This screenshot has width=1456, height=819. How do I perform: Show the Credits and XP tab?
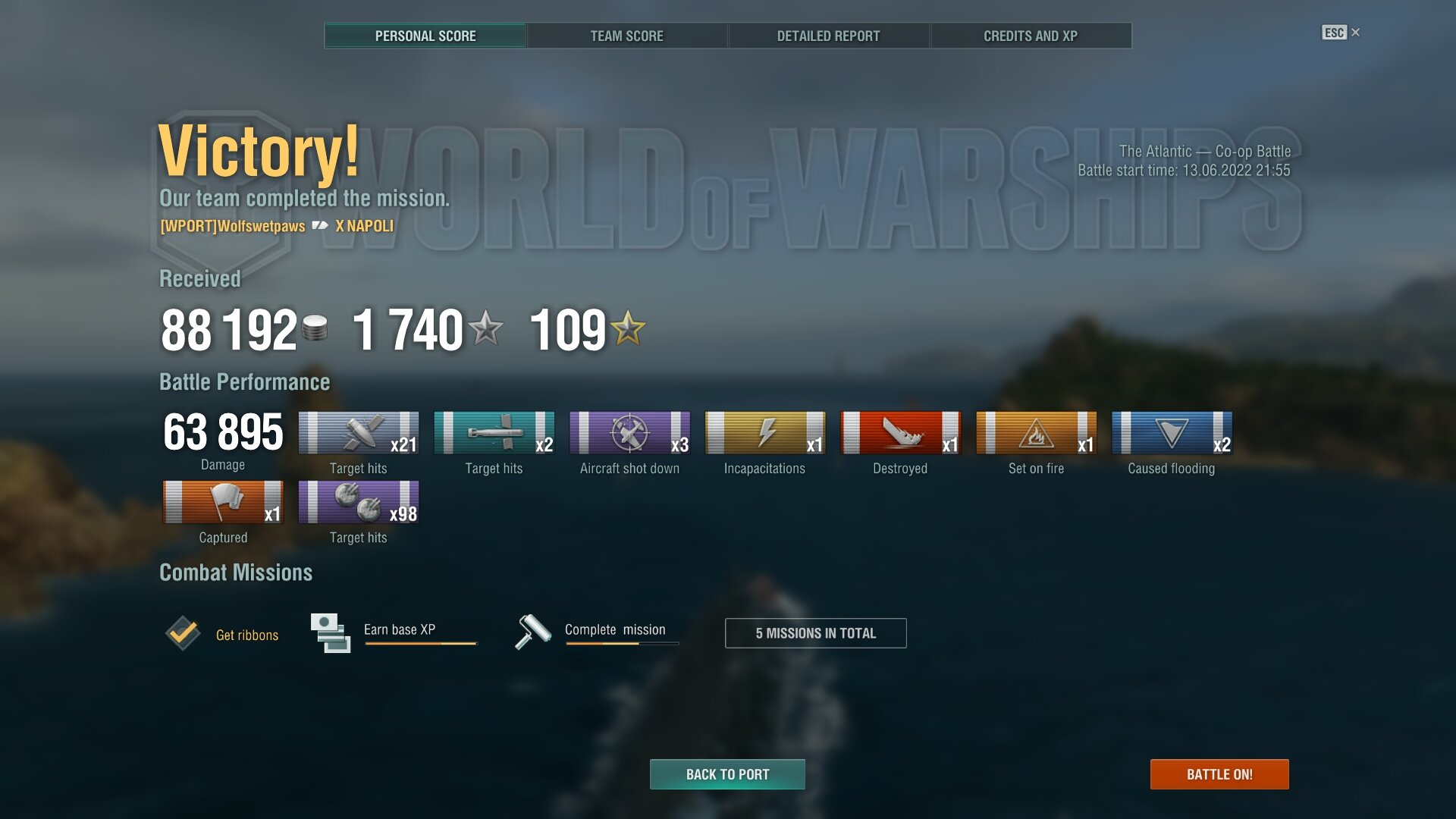pyautogui.click(x=1030, y=36)
